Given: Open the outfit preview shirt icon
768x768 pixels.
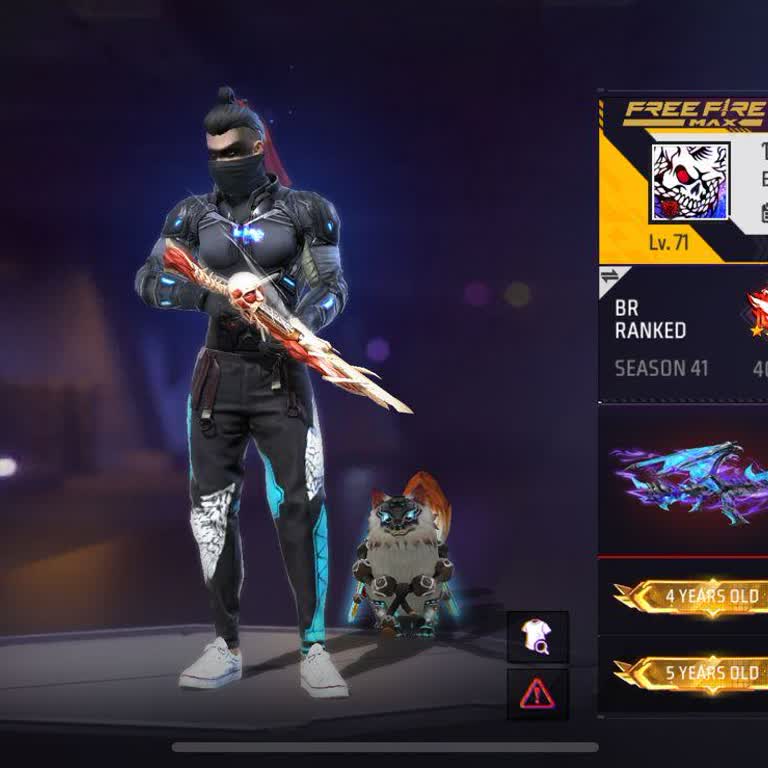Looking at the screenshot, I should (x=537, y=637).
